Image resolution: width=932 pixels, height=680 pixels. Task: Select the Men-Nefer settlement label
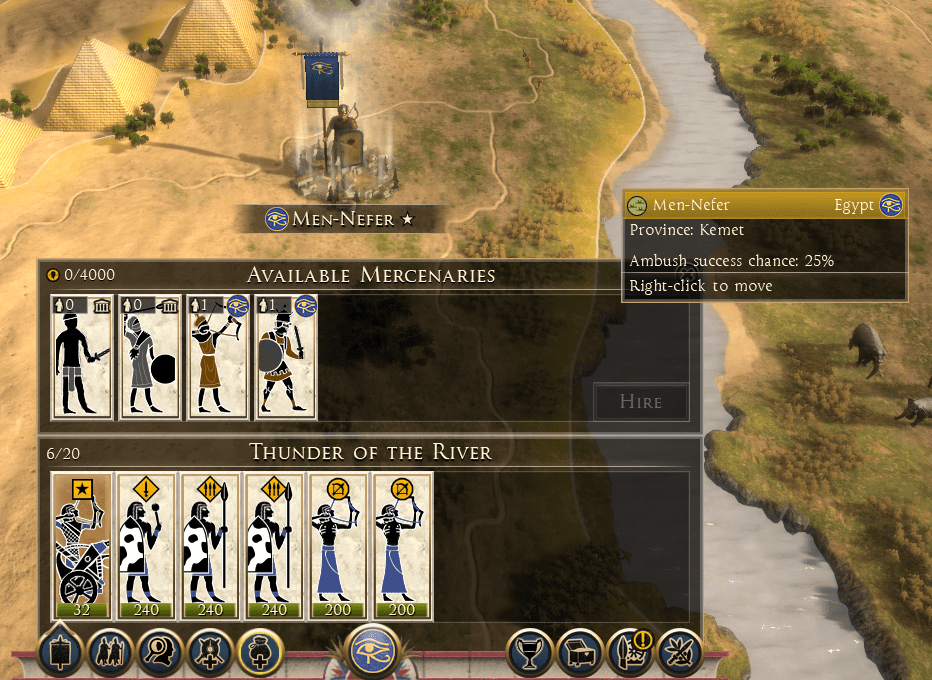point(340,219)
